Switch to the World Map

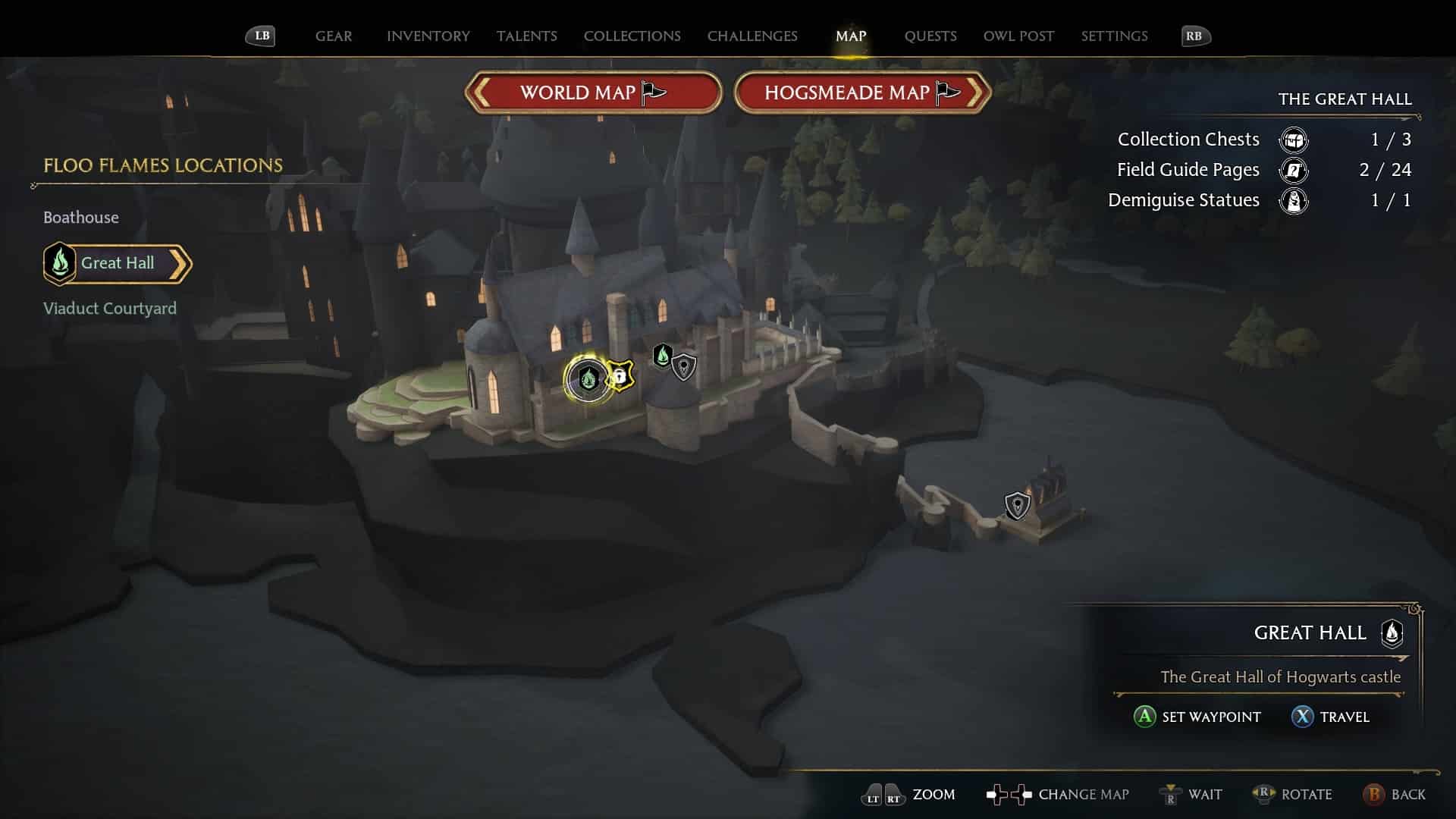[x=592, y=93]
